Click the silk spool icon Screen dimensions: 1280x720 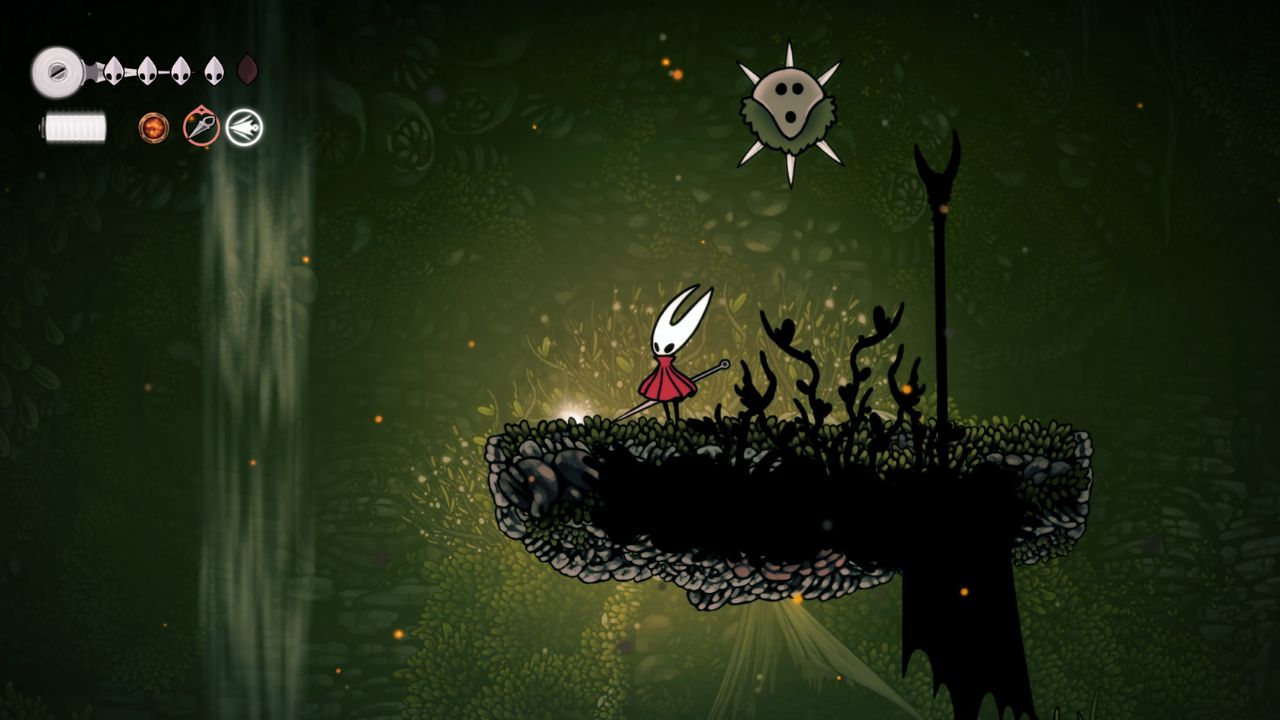pos(58,72)
